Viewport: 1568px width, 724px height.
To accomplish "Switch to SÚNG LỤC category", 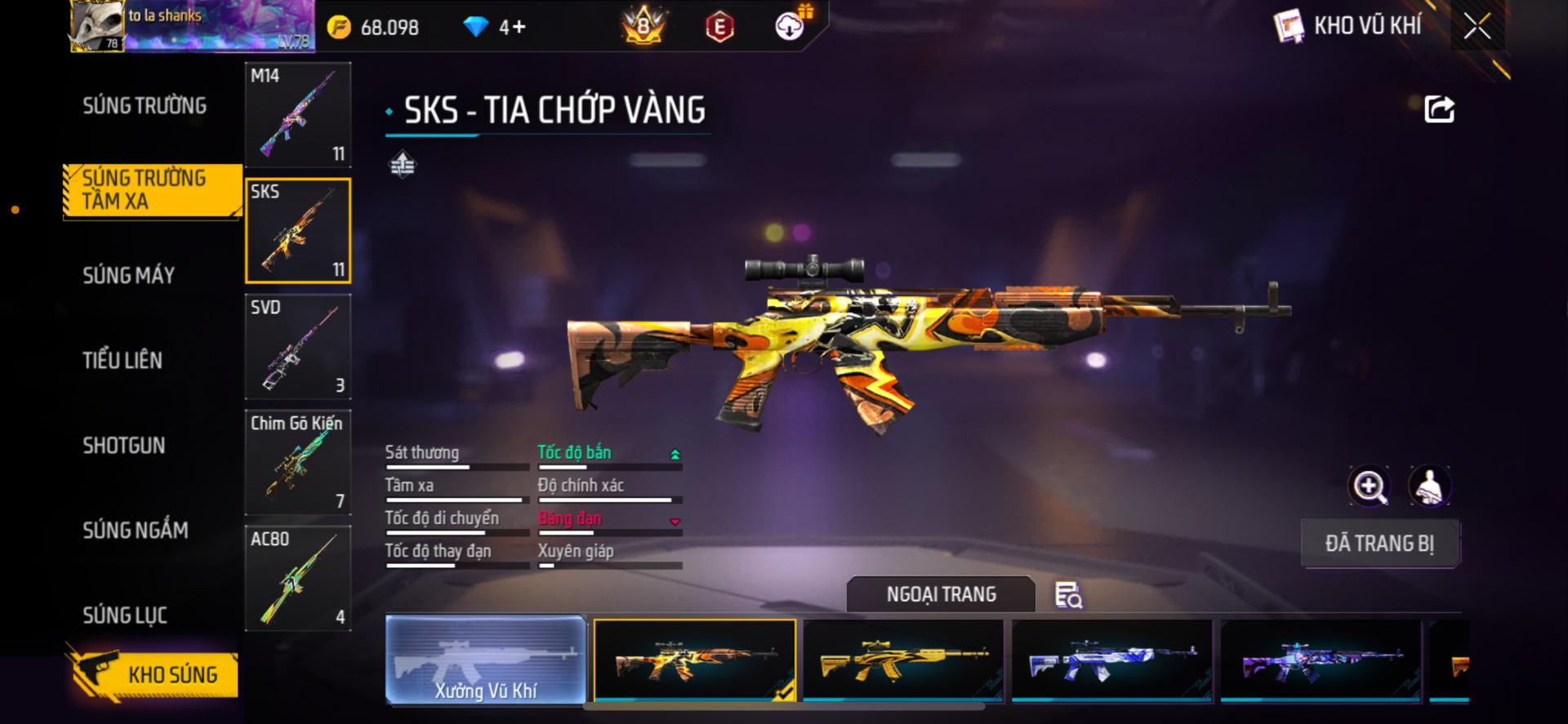I will tap(125, 615).
